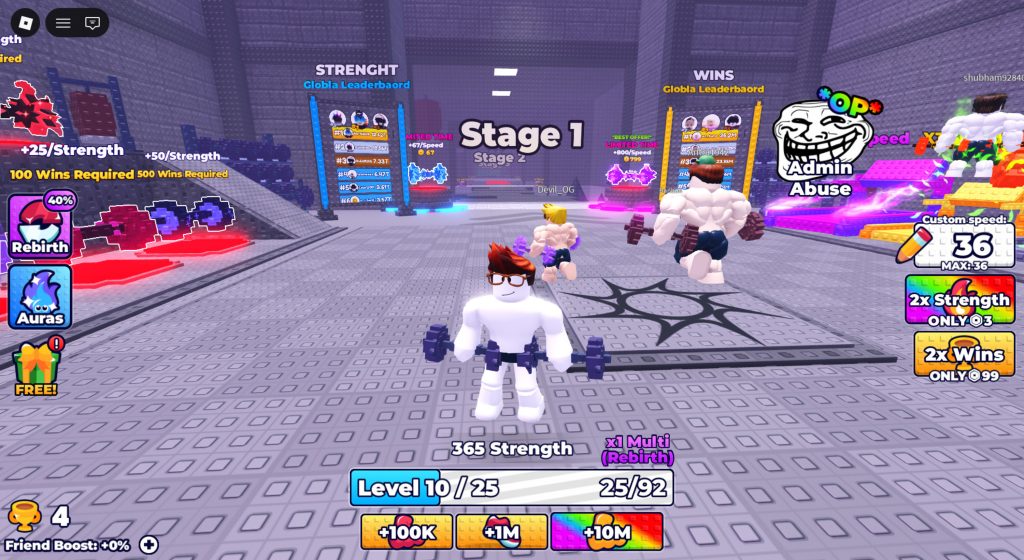Purchase the rainbow +10M strength pack
Viewport: 1024px width, 560px height.
tap(607, 532)
